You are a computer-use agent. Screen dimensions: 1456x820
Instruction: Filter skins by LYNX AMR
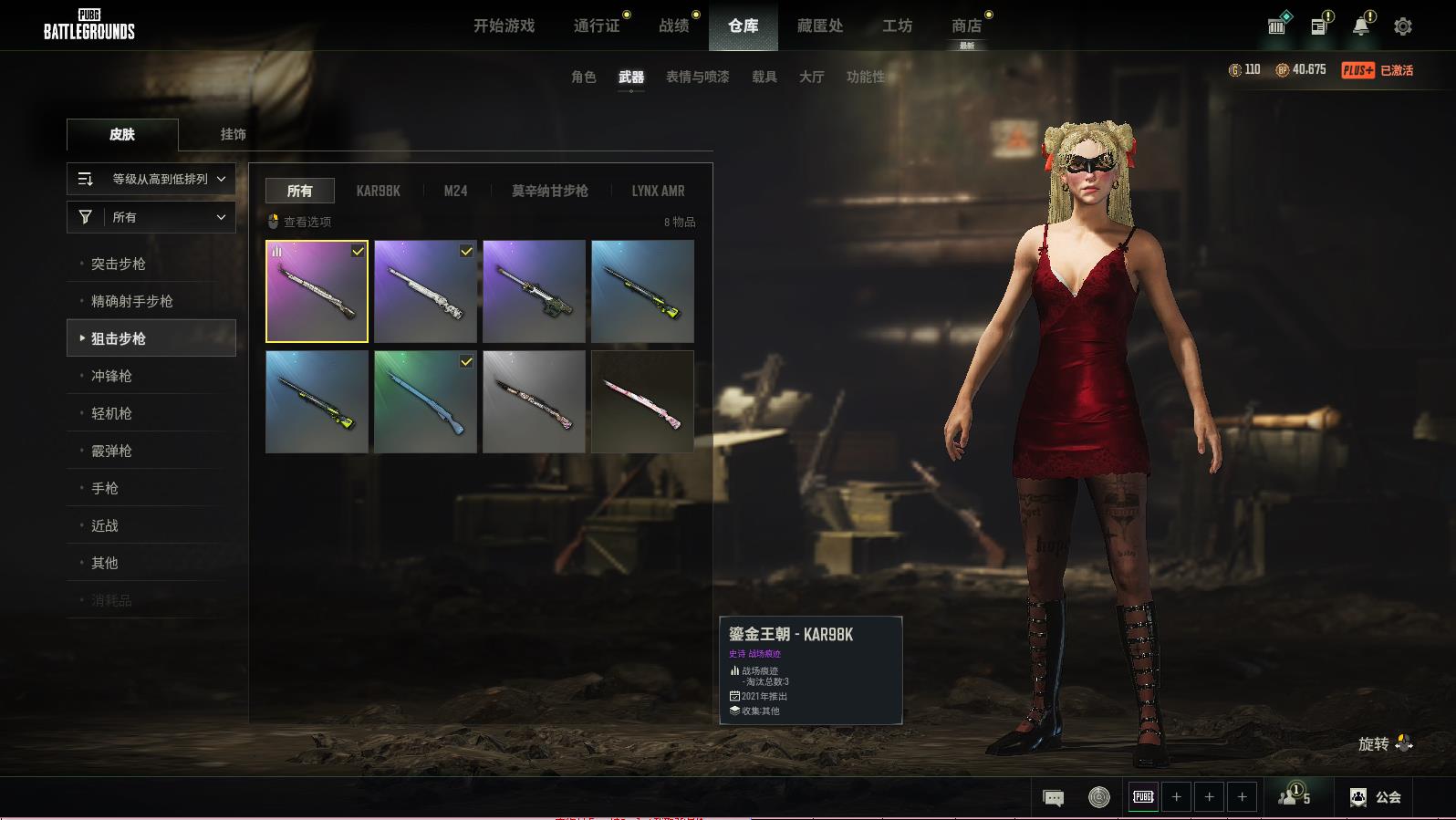pos(658,191)
